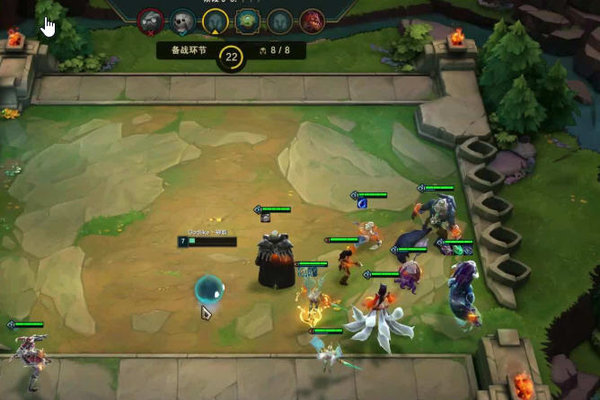Select the yellow-ringed current round helmet icon

(214, 20)
